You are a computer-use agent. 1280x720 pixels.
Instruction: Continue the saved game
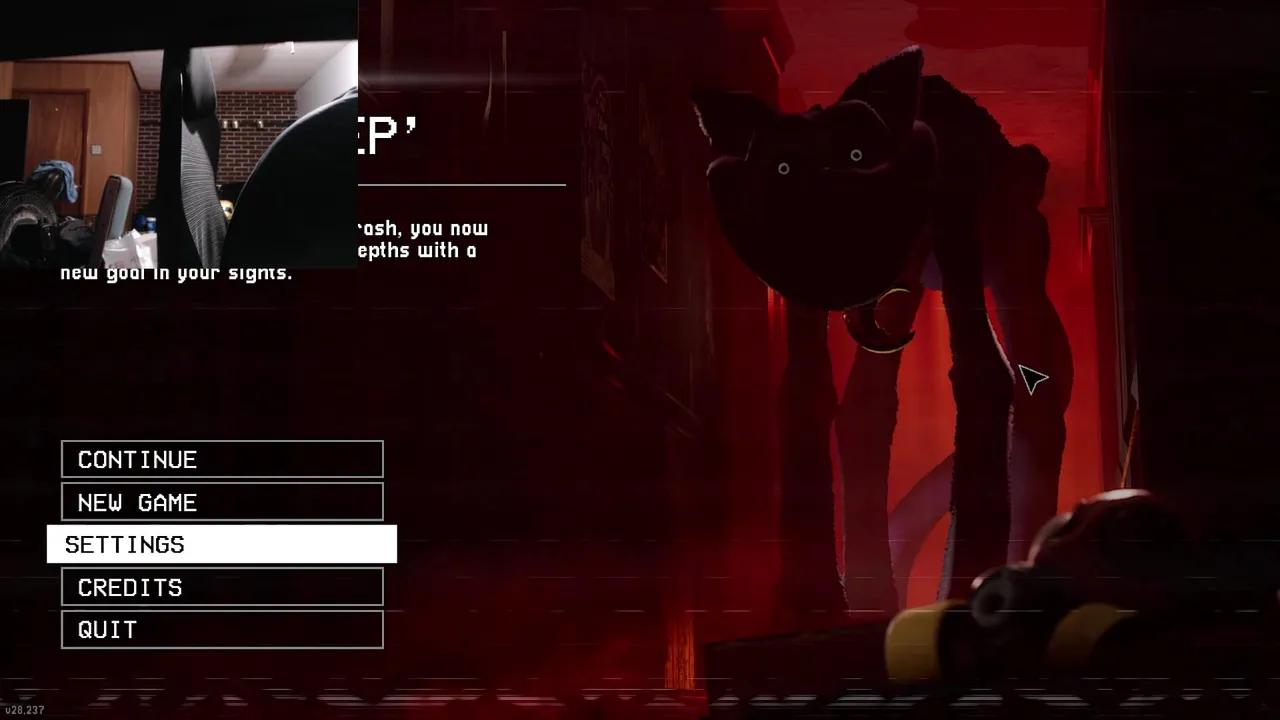coord(222,459)
